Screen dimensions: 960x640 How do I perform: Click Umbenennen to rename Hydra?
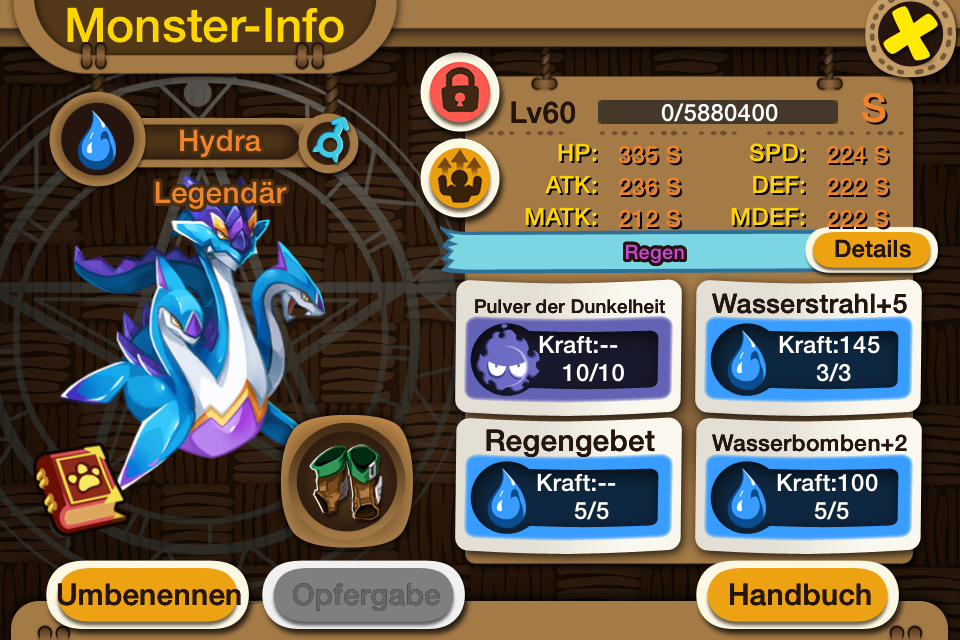click(x=149, y=595)
